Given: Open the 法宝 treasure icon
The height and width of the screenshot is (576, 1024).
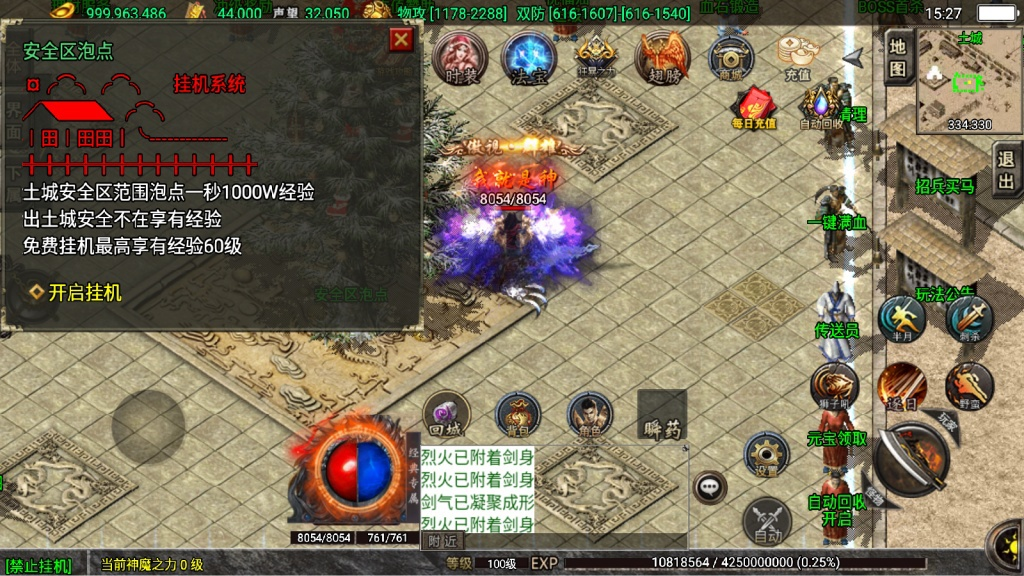Looking at the screenshot, I should pyautogui.click(x=528, y=57).
